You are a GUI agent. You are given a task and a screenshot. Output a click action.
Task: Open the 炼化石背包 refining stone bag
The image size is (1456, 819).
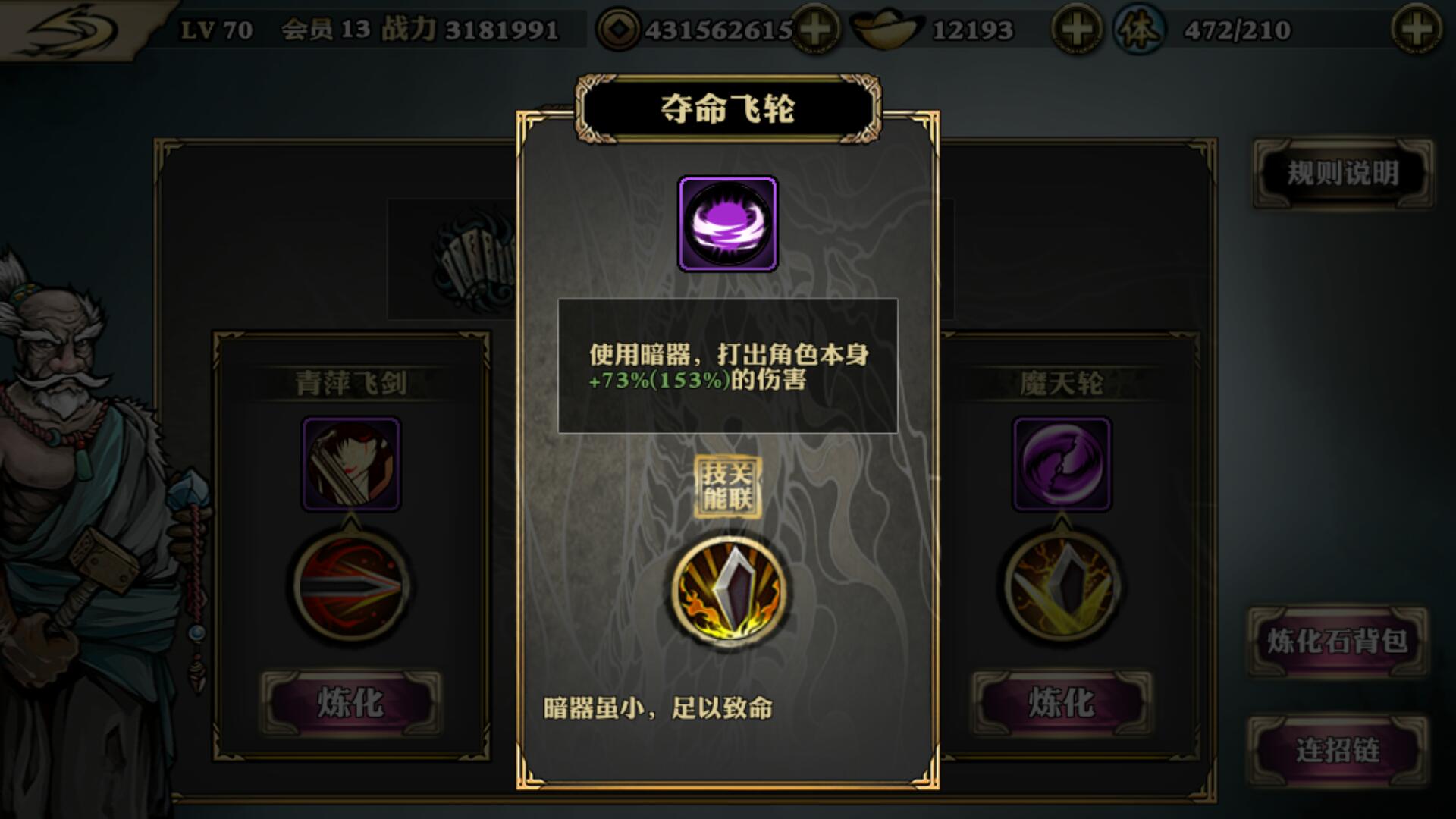(x=1338, y=642)
